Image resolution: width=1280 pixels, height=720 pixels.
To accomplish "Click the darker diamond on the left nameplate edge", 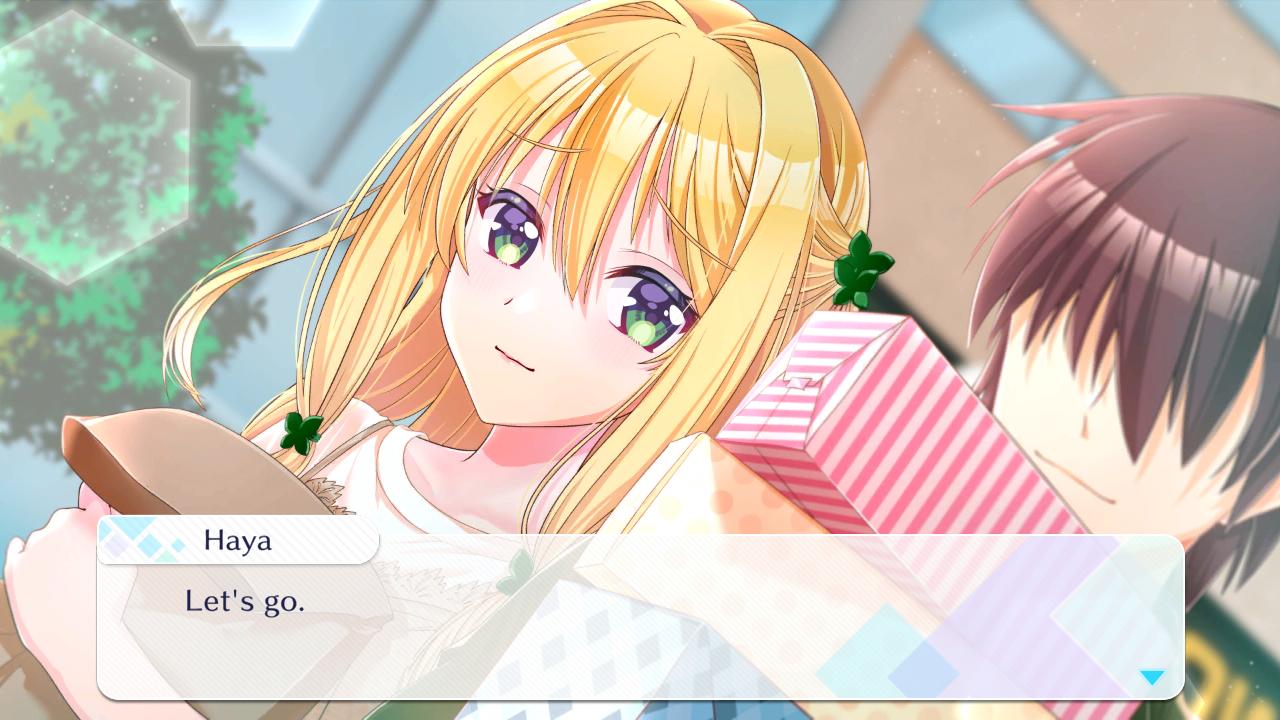I will click(x=117, y=546).
